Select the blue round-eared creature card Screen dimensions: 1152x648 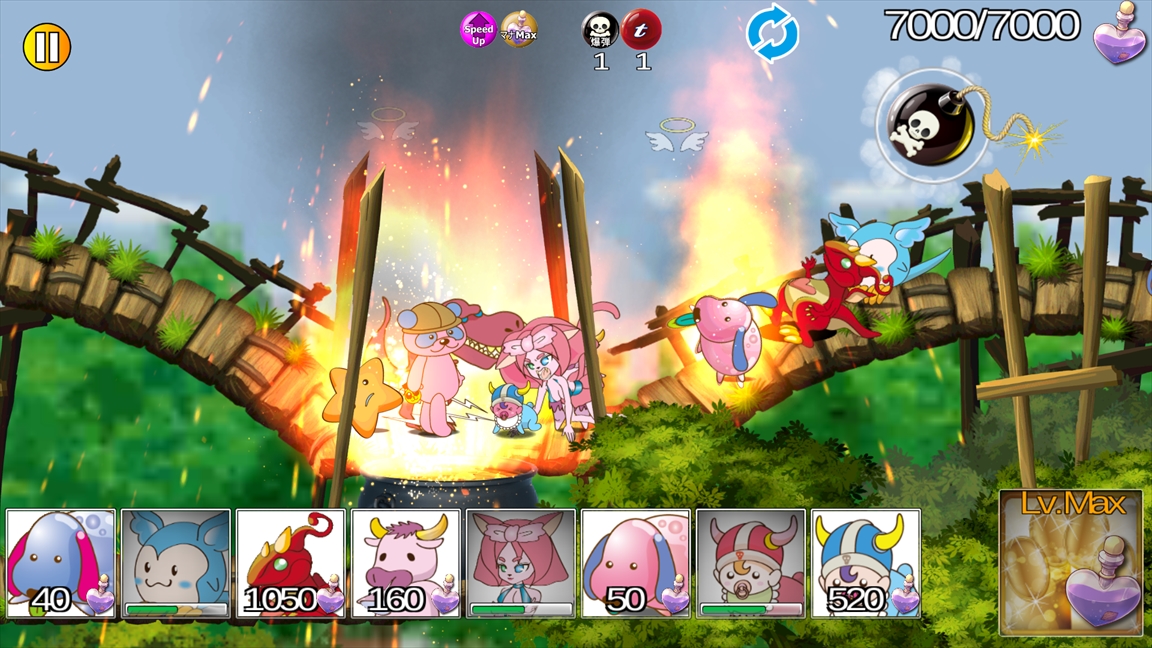tap(176, 563)
